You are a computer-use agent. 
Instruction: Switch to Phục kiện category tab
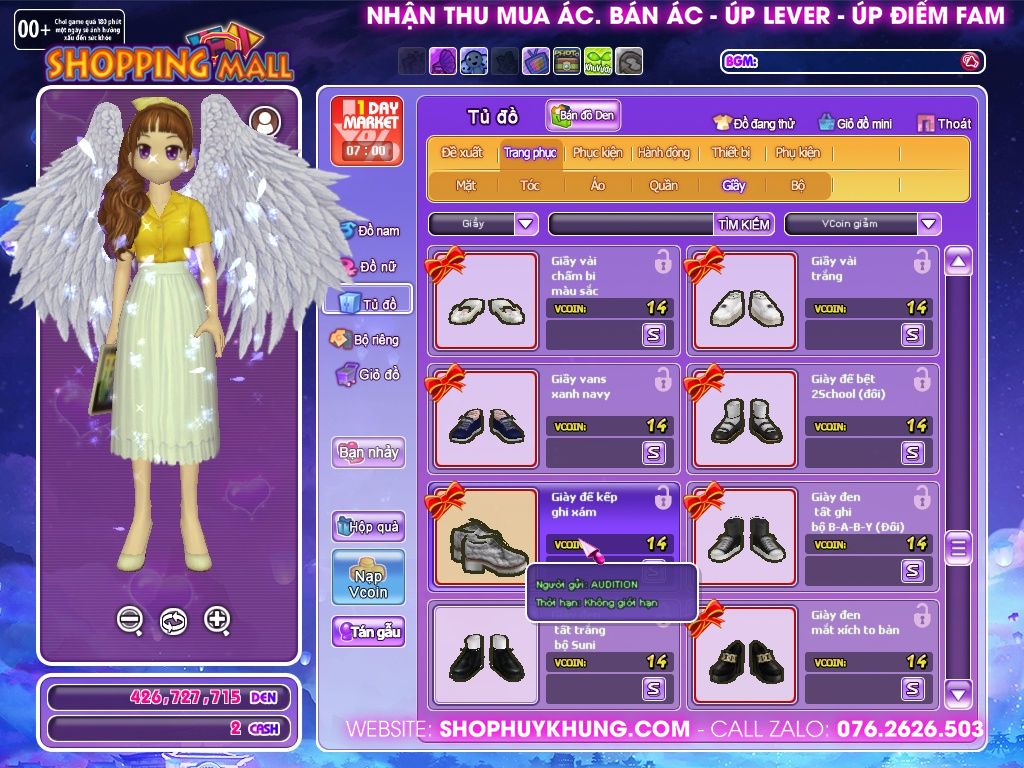click(597, 153)
